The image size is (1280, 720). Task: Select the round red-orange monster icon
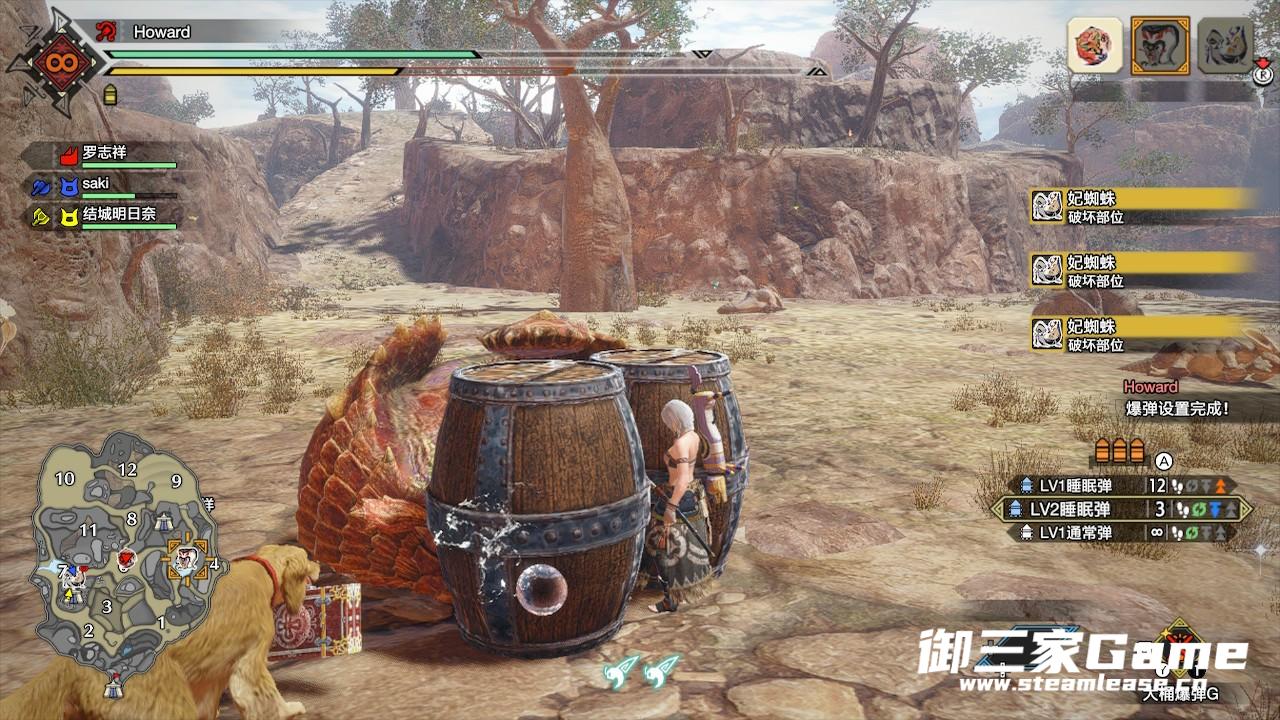pos(1094,45)
